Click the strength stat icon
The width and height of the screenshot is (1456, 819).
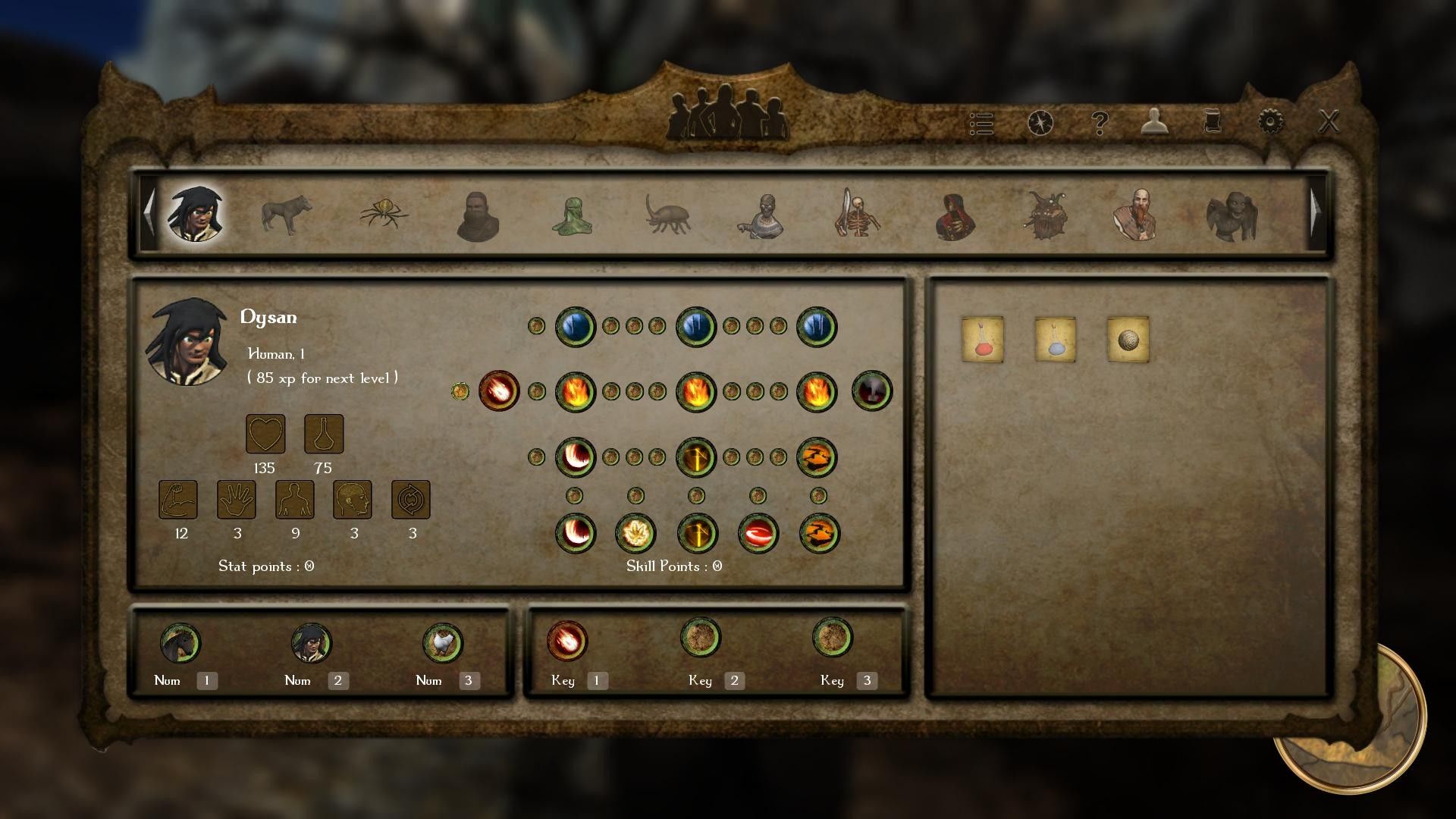point(178,500)
